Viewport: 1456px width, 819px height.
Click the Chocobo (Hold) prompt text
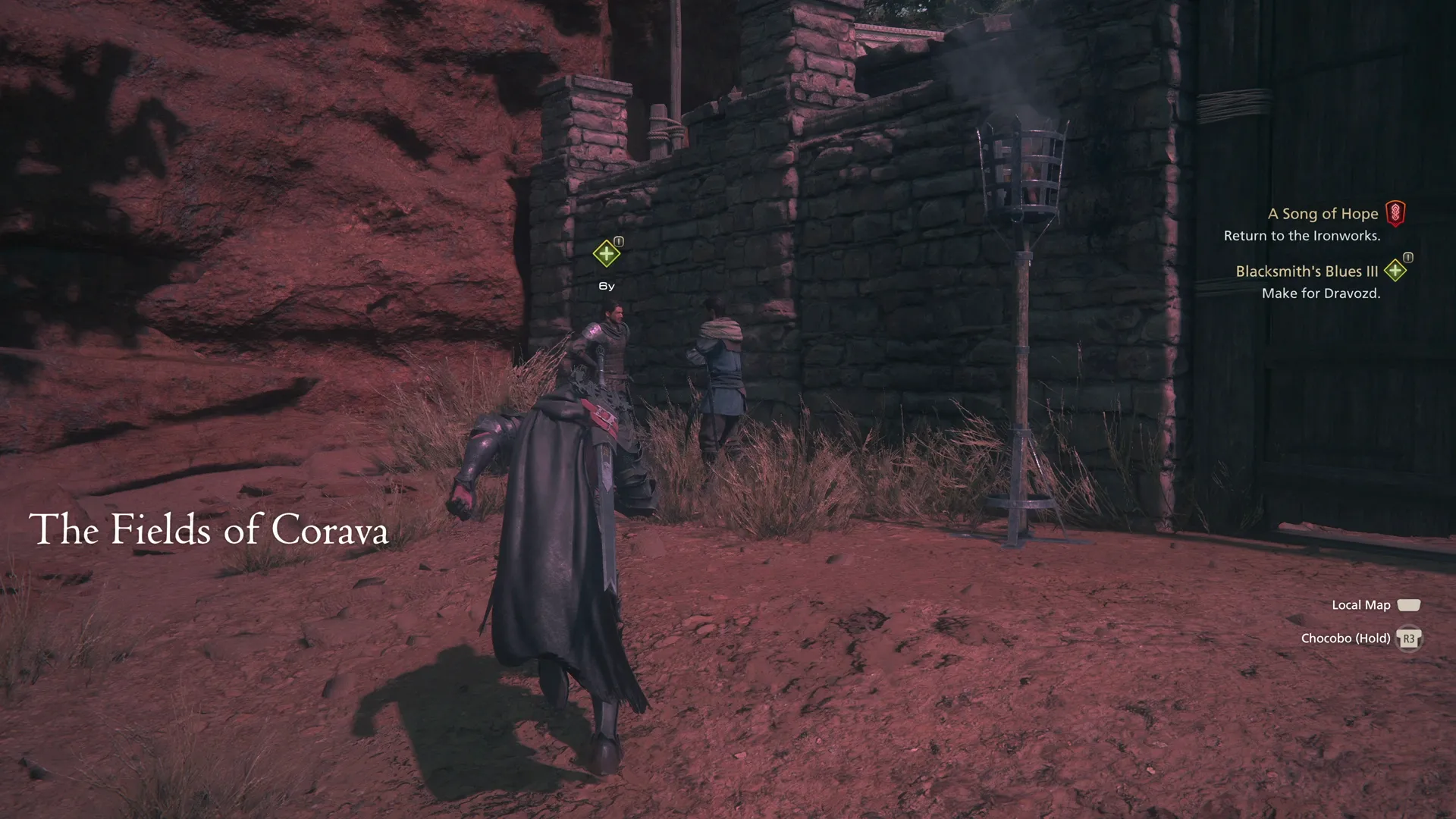[x=1348, y=638]
